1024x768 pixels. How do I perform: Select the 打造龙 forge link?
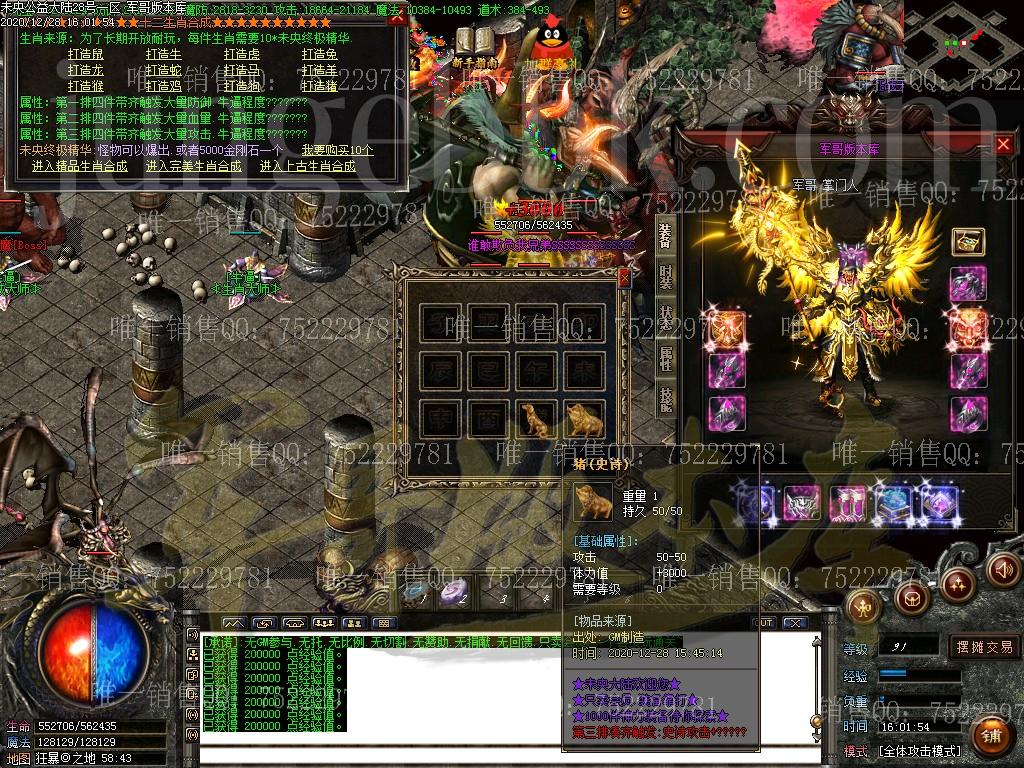[85, 70]
